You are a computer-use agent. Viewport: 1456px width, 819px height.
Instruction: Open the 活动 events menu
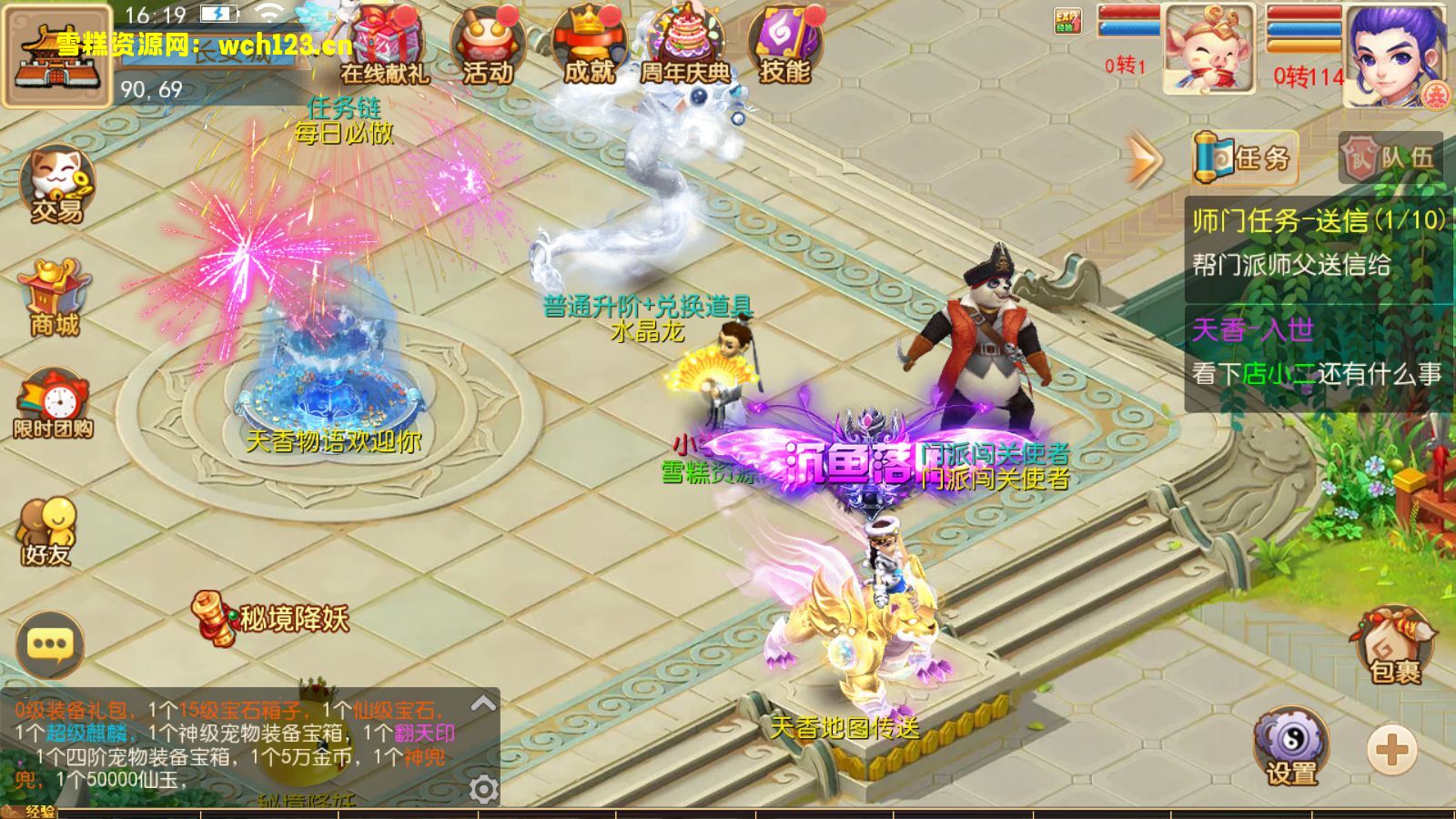click(x=488, y=45)
